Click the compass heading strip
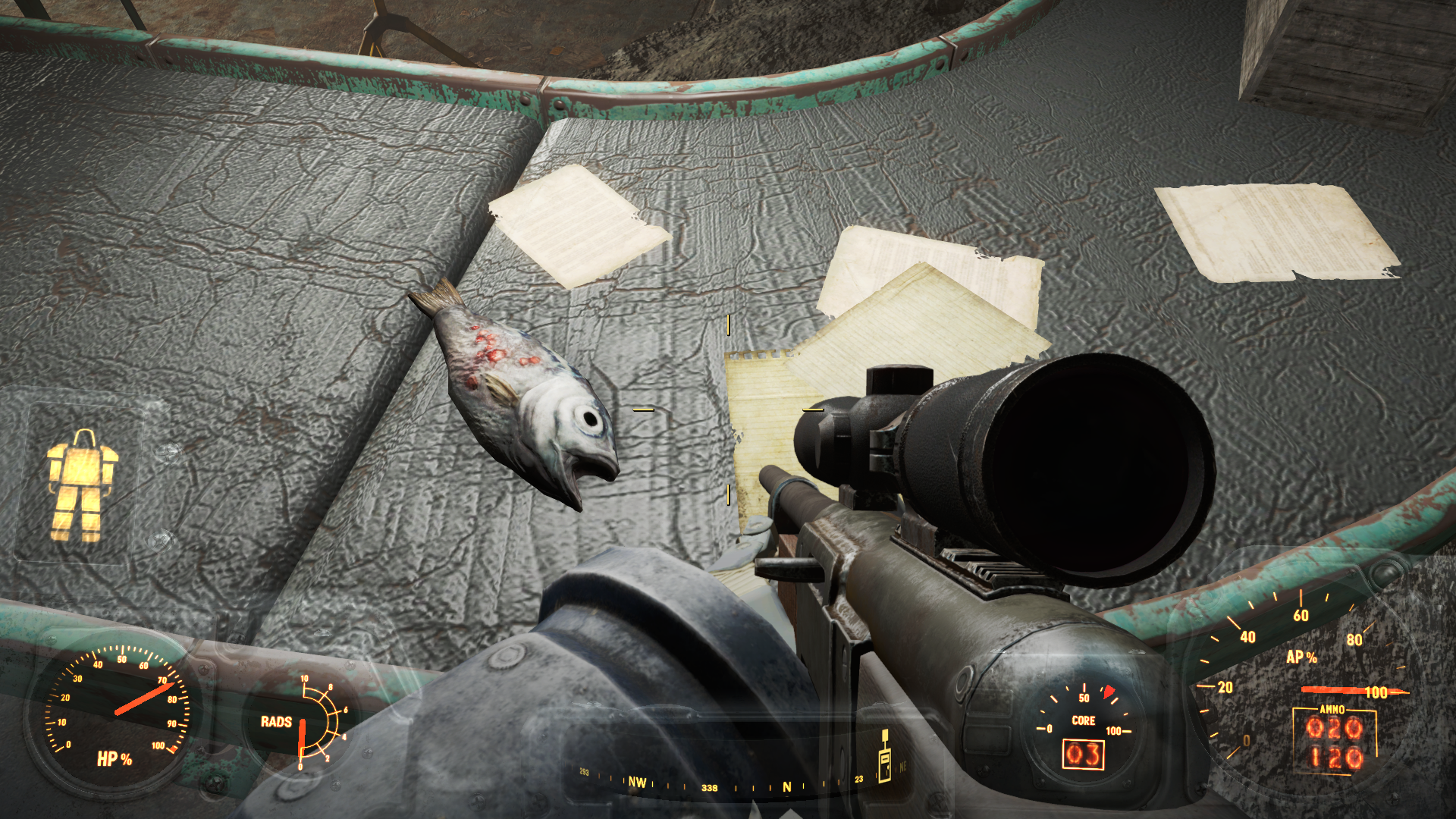The width and height of the screenshot is (1456, 819). (728, 783)
